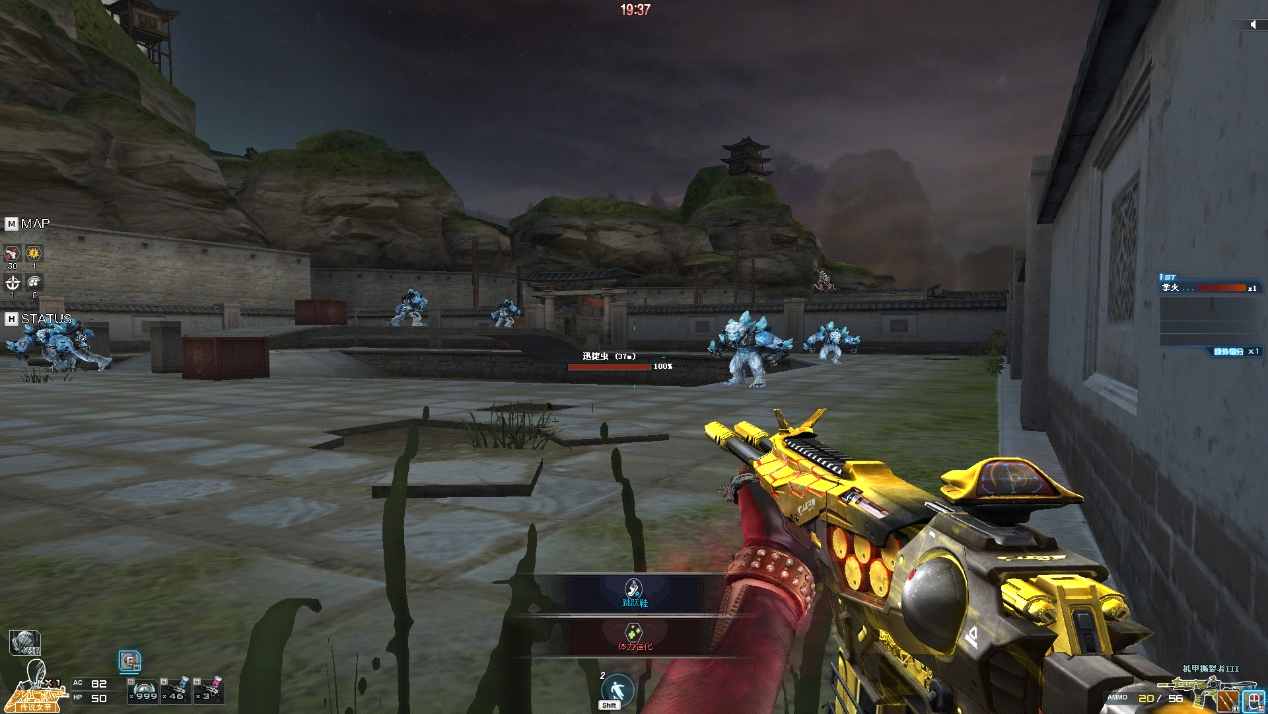Click the yellow burst buff icon

34,253
